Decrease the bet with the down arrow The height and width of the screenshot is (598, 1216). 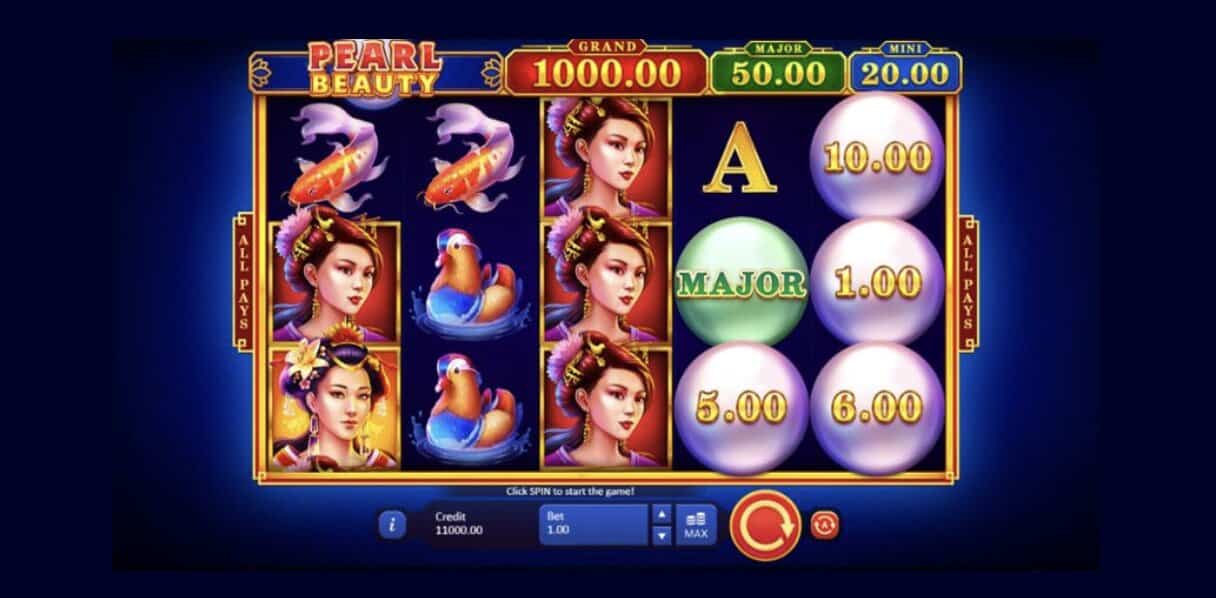661,535
